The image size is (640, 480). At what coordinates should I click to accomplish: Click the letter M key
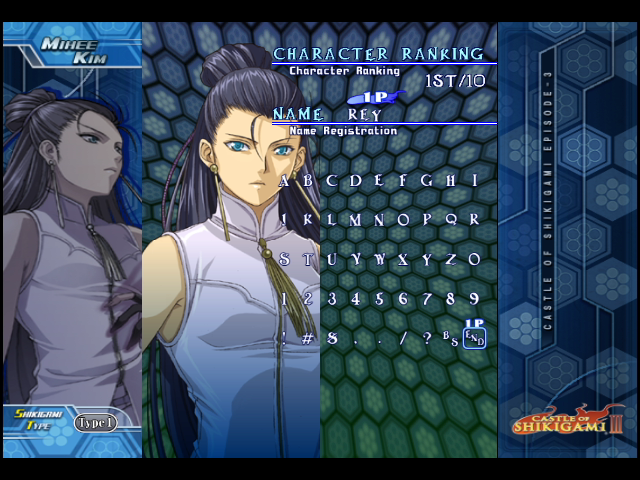pos(356,220)
